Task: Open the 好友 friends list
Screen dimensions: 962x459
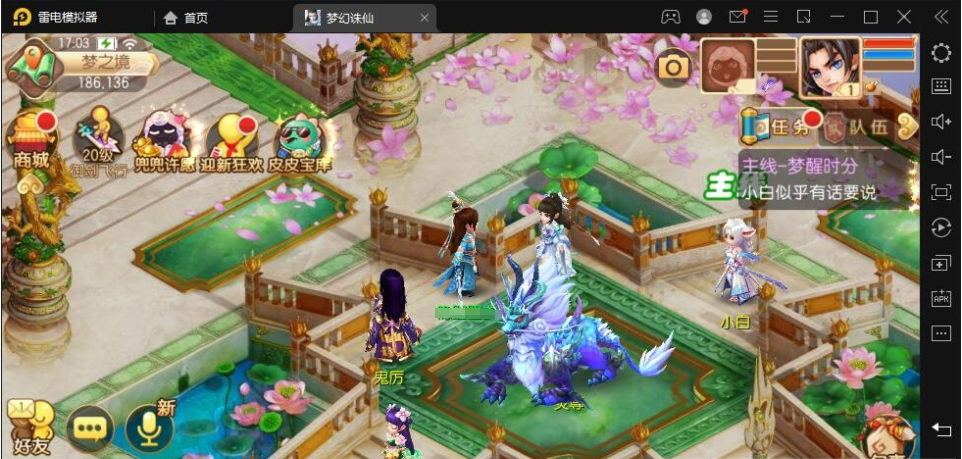Action: coord(28,428)
